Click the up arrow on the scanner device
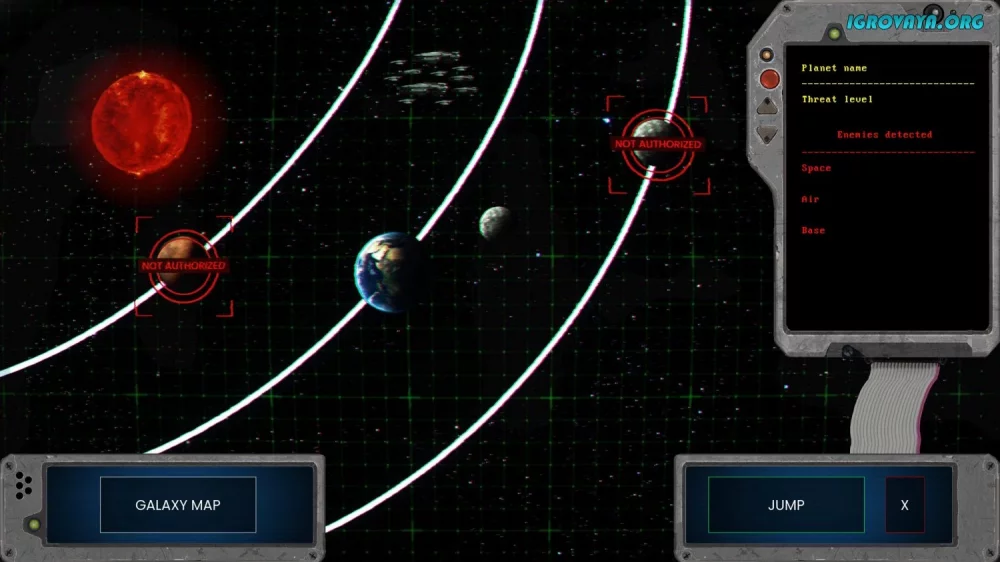1000x562 pixels. coord(768,105)
